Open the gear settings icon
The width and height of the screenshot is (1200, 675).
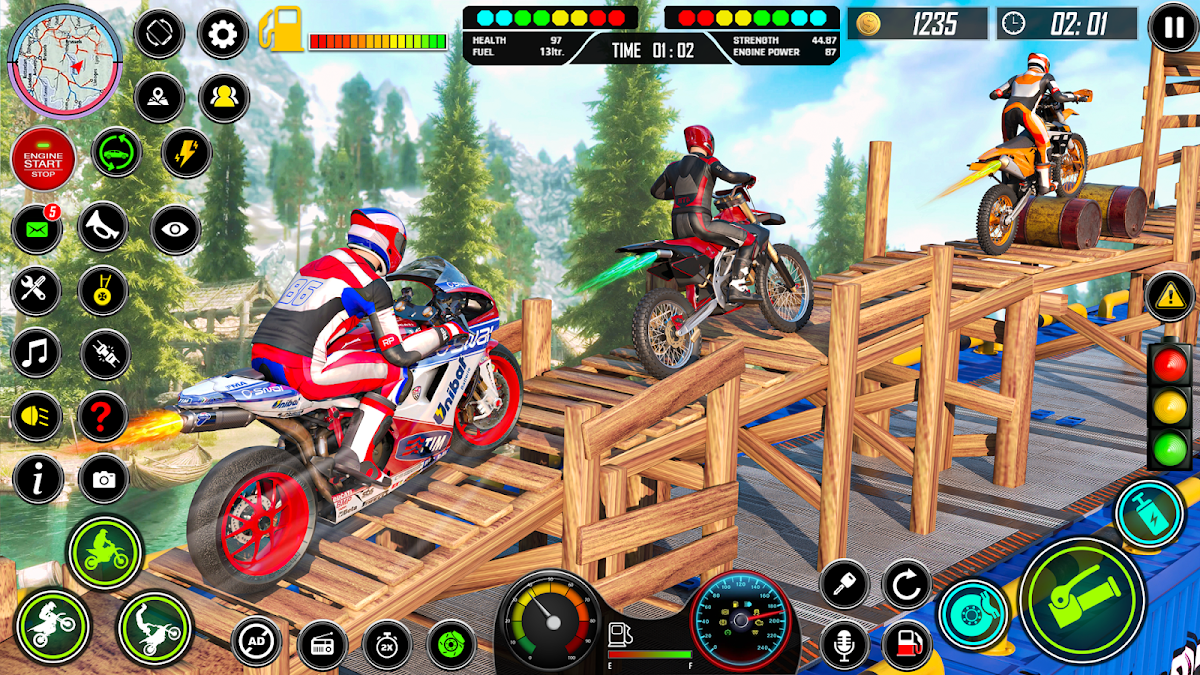click(x=223, y=35)
